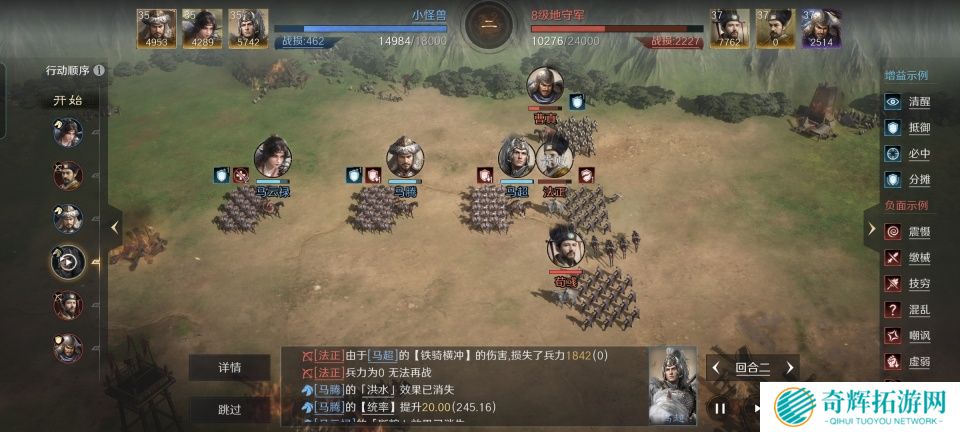Advance to the next round
This screenshot has width=960, height=432.
pos(789,368)
